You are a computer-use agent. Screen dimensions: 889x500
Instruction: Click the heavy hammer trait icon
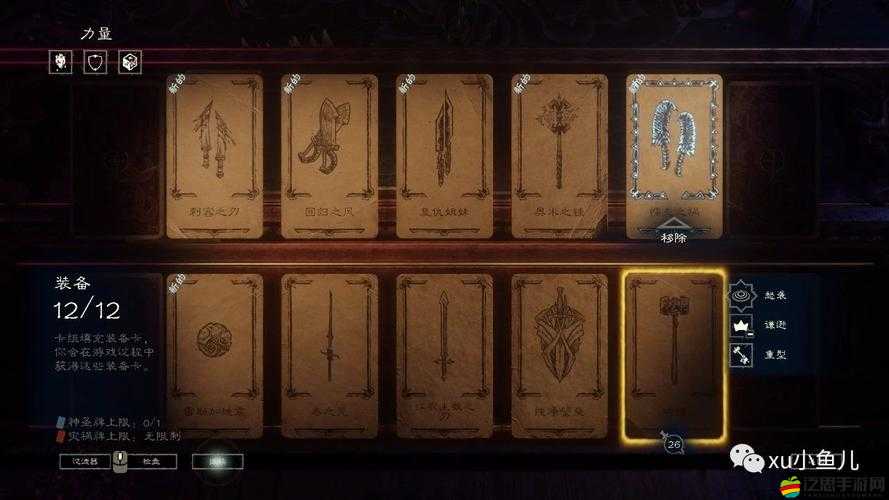[x=741, y=354]
